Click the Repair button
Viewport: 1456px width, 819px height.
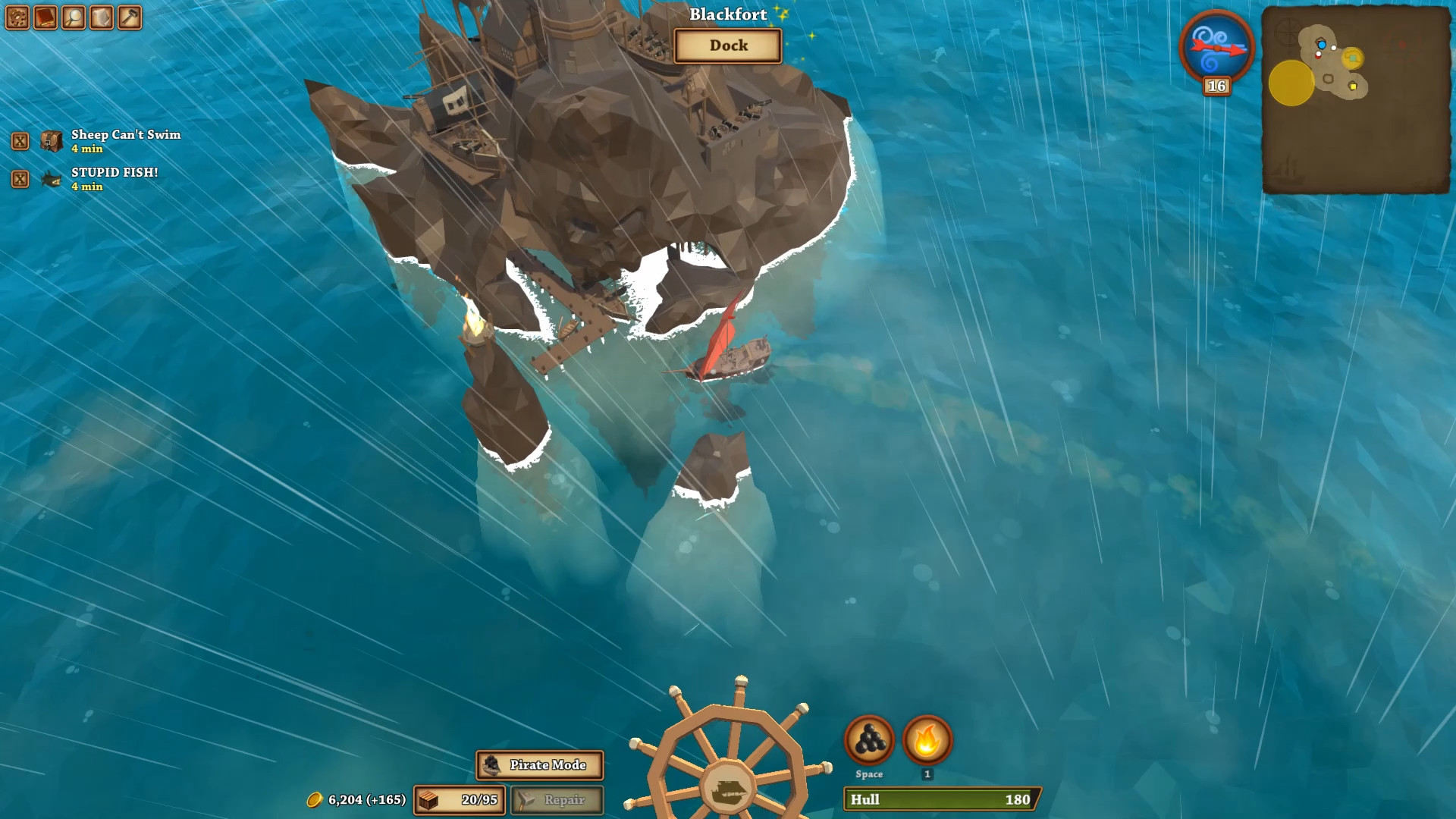(557, 799)
